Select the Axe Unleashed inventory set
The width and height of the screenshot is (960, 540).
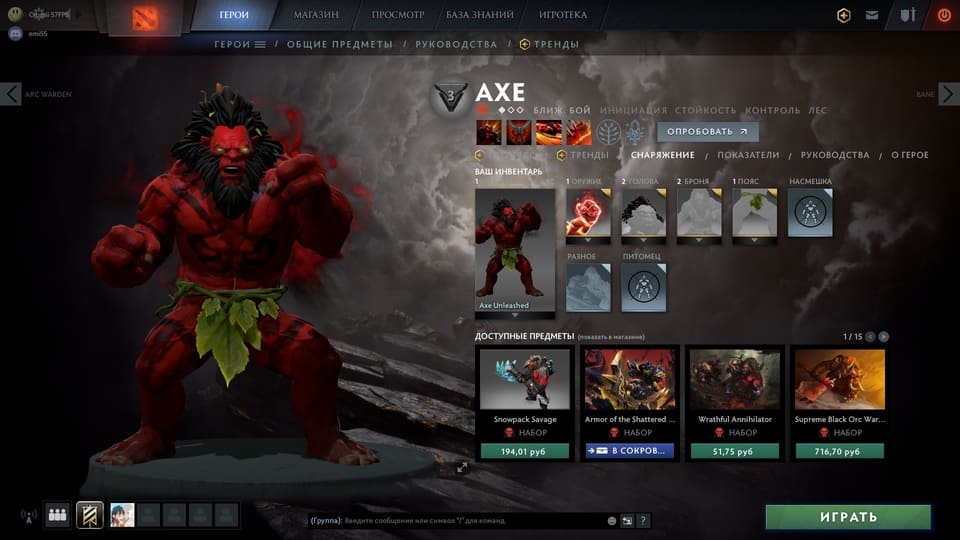click(514, 251)
